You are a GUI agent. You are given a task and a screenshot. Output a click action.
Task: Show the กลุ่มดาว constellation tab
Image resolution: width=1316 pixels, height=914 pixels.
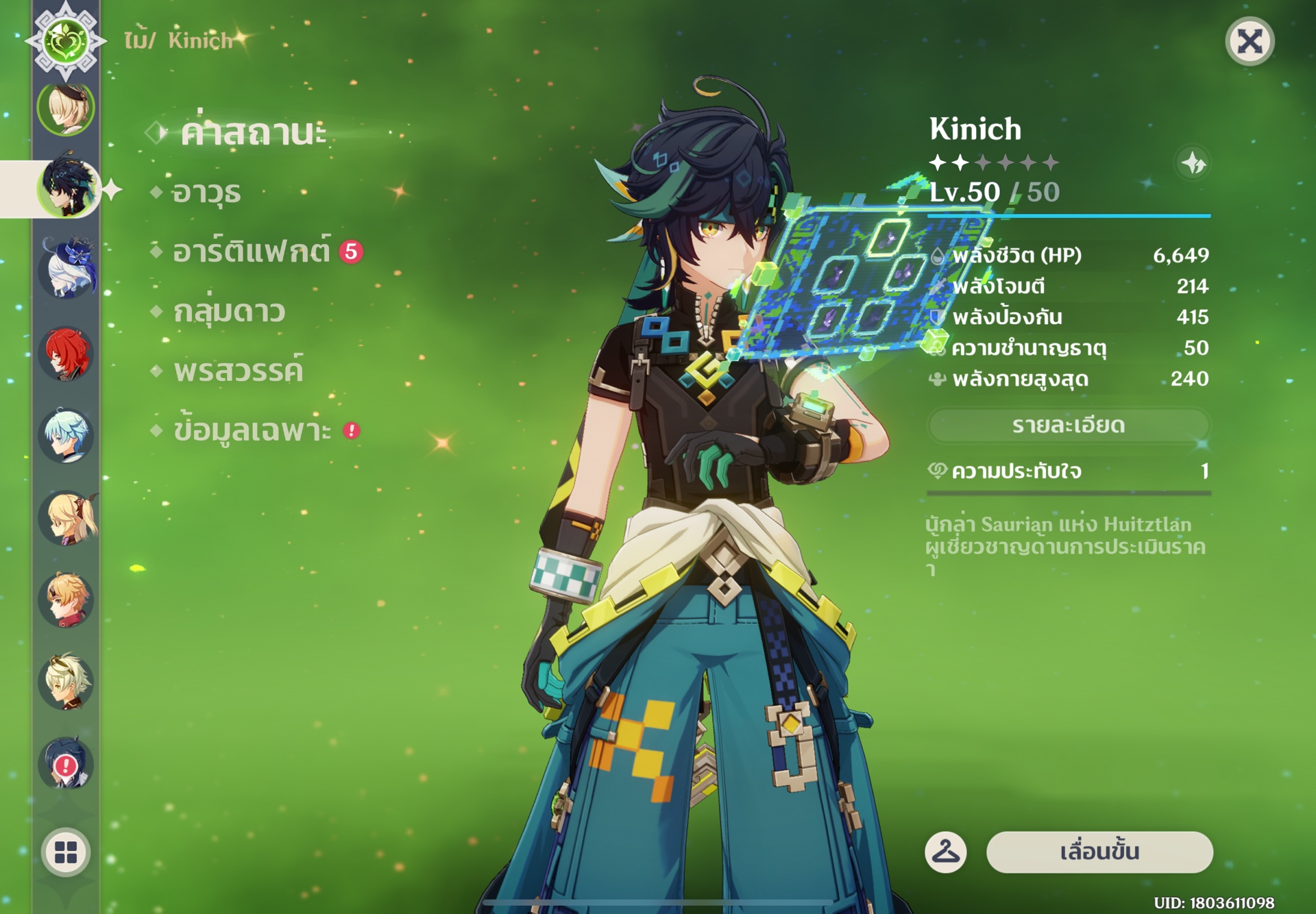click(x=229, y=312)
